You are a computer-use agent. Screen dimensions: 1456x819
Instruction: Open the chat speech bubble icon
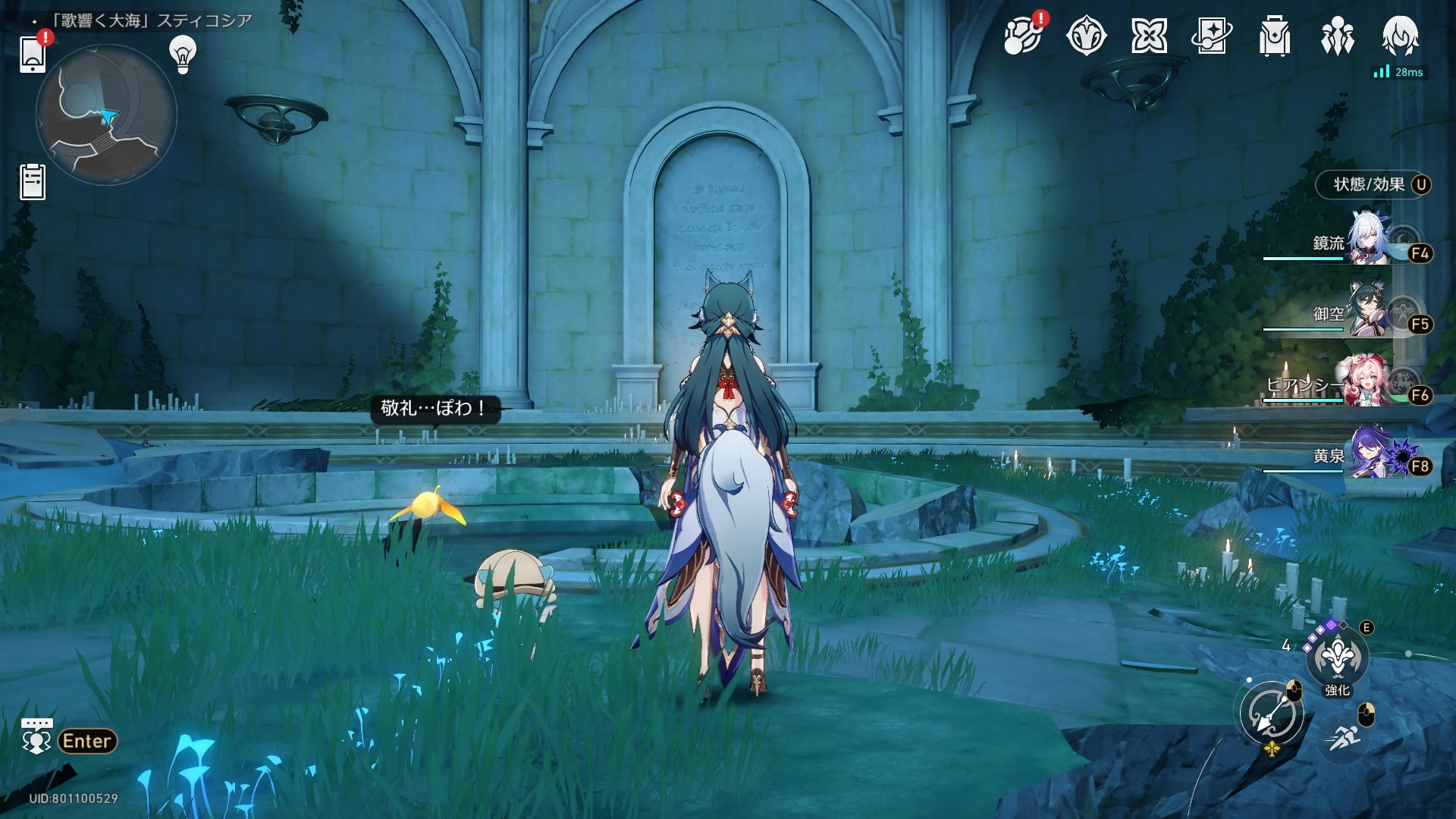coord(36,736)
